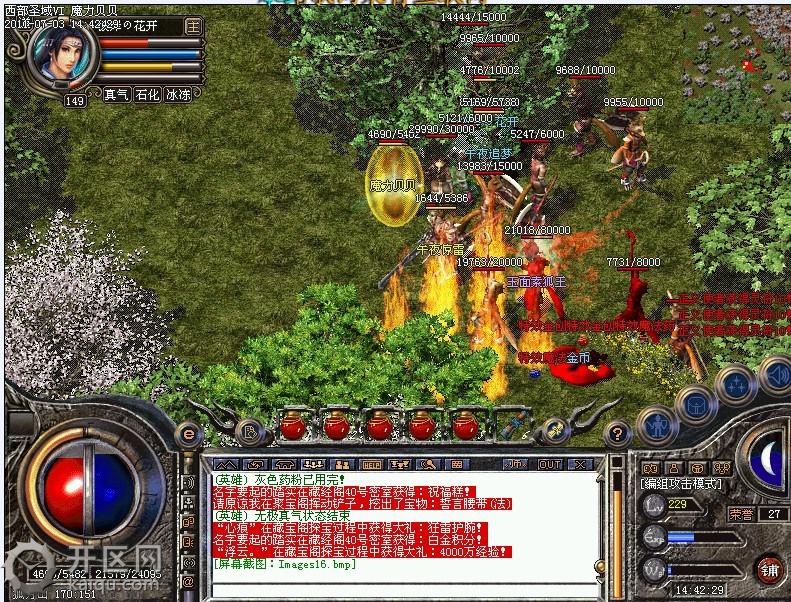The height and width of the screenshot is (602, 791).
Task: Click the 荣誉 honor label
Action: [x=741, y=513]
